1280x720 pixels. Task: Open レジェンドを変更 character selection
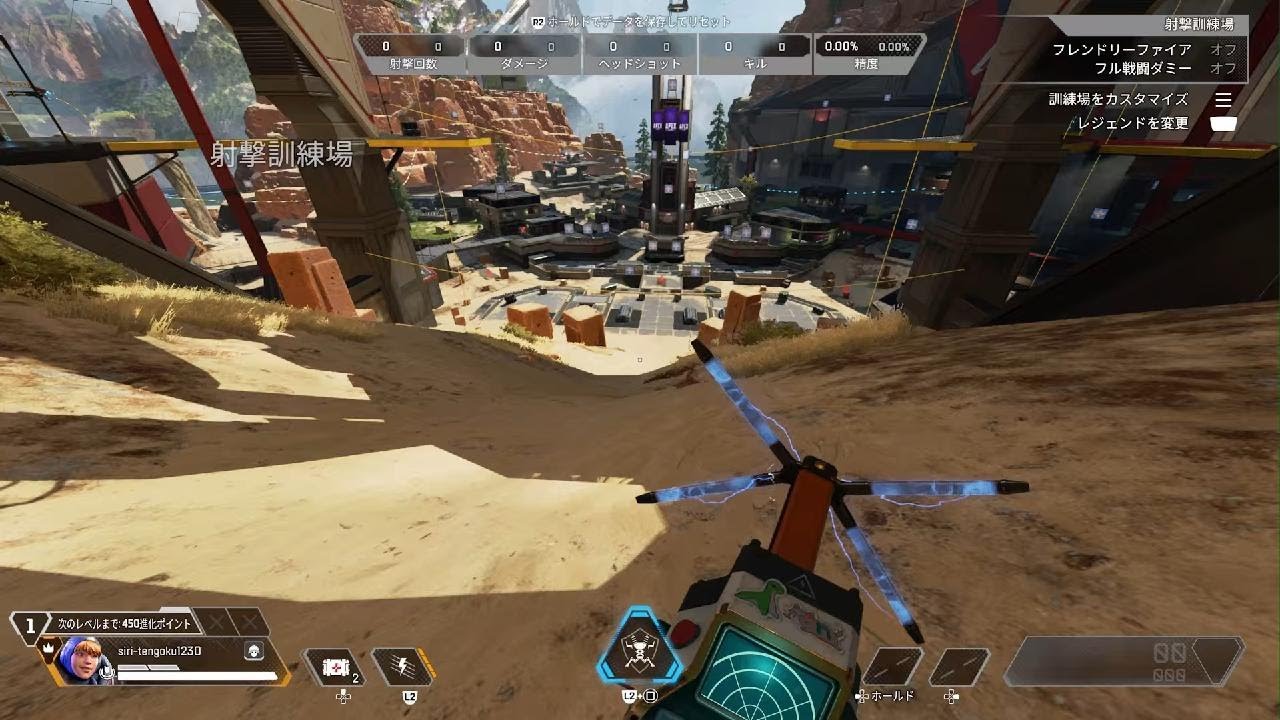click(1224, 122)
